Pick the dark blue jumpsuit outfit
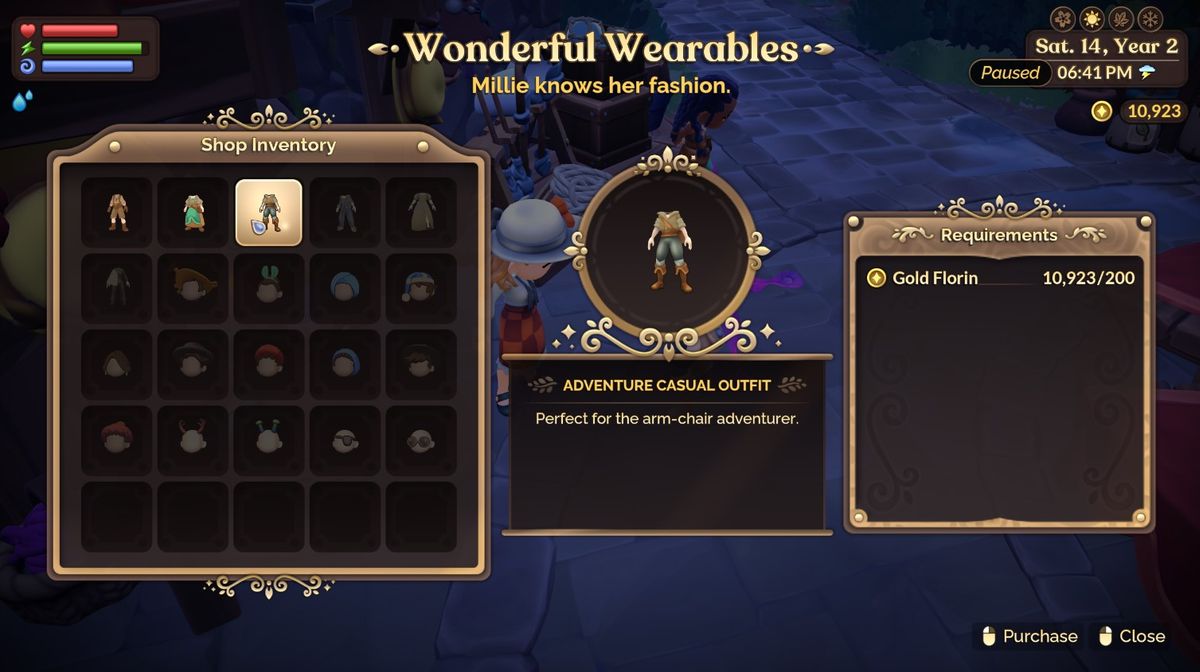The height and width of the screenshot is (672, 1200). [345, 212]
